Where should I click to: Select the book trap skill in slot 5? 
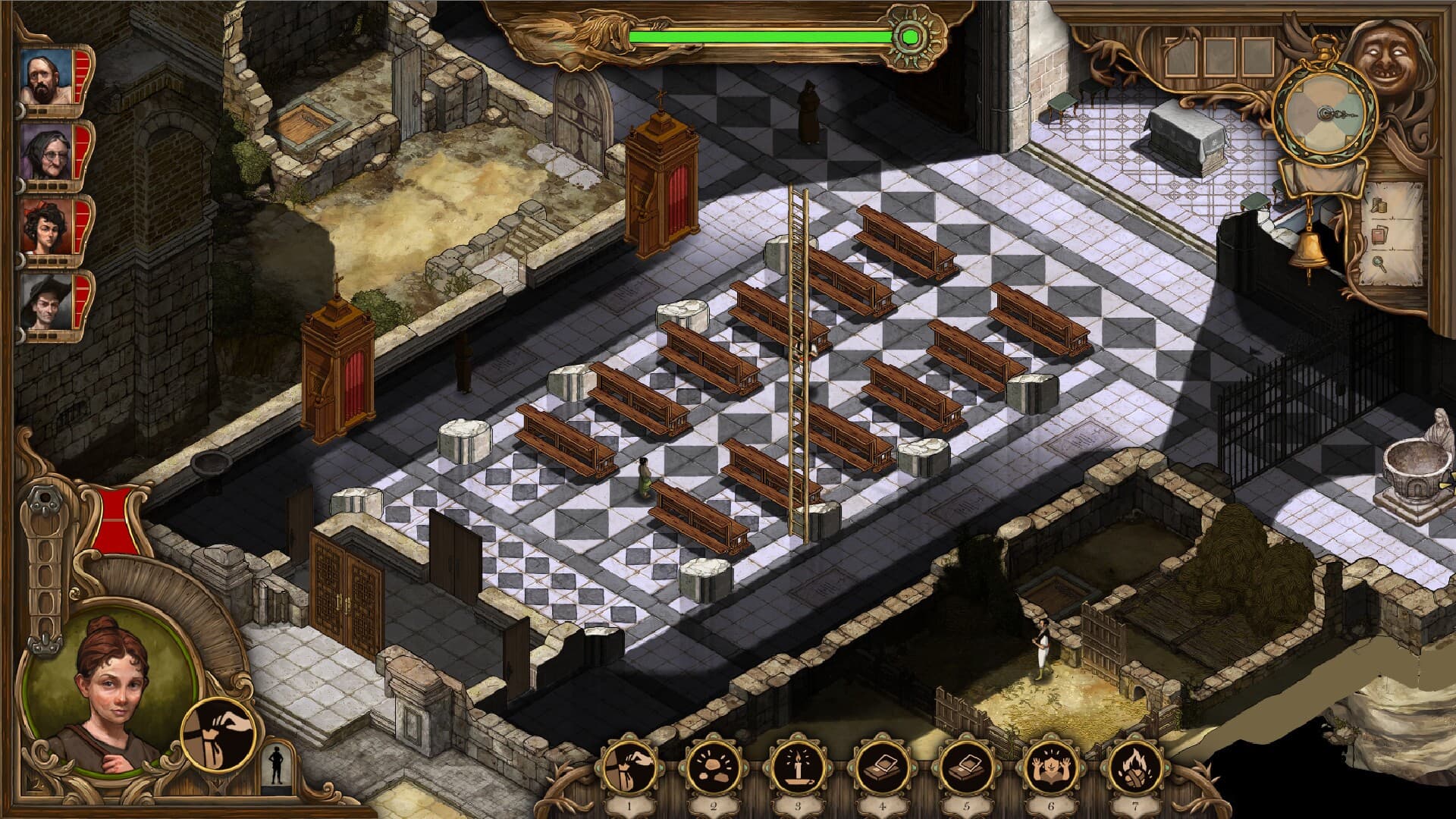(966, 767)
